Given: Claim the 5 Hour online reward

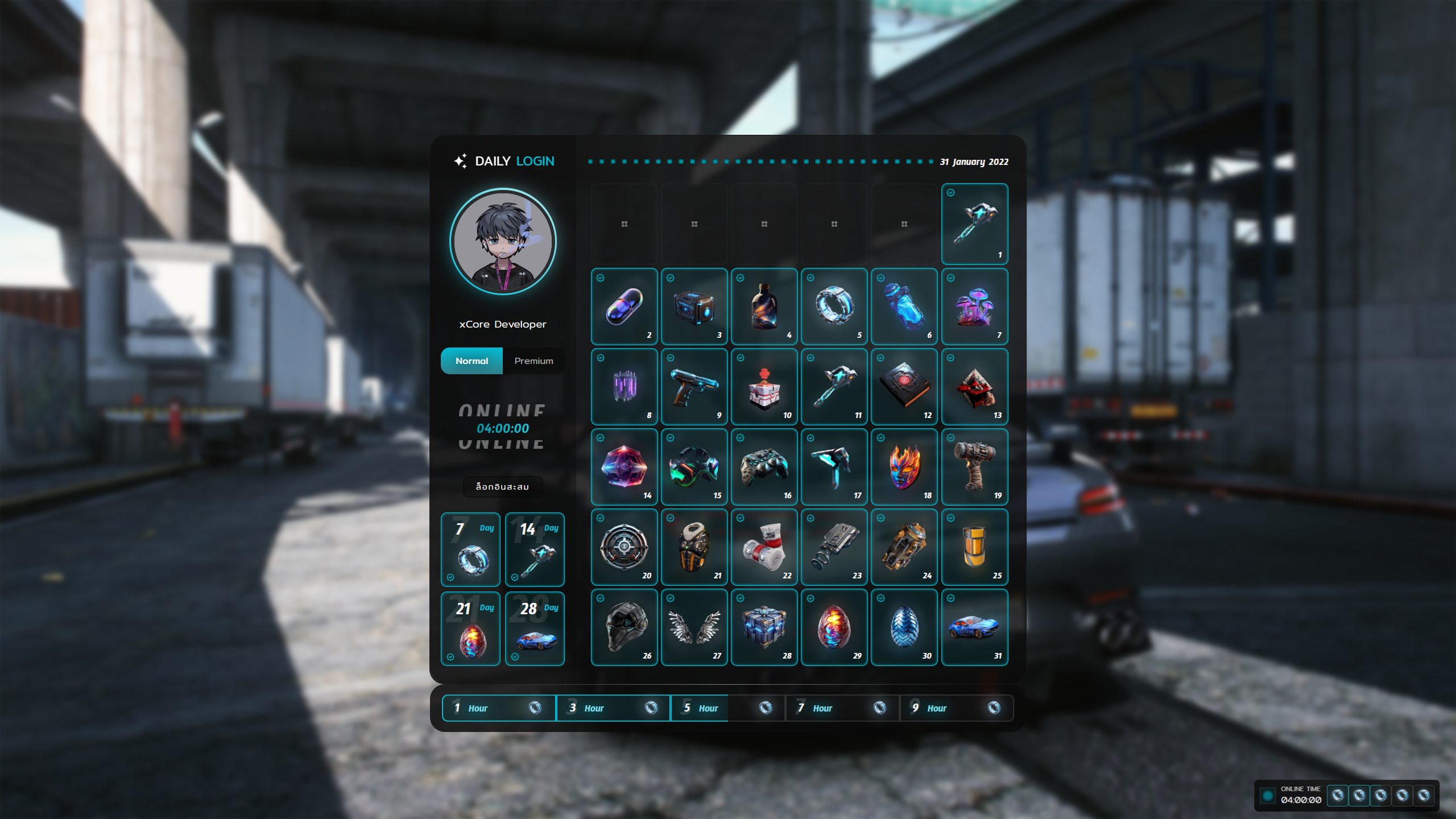Looking at the screenshot, I should tap(727, 708).
